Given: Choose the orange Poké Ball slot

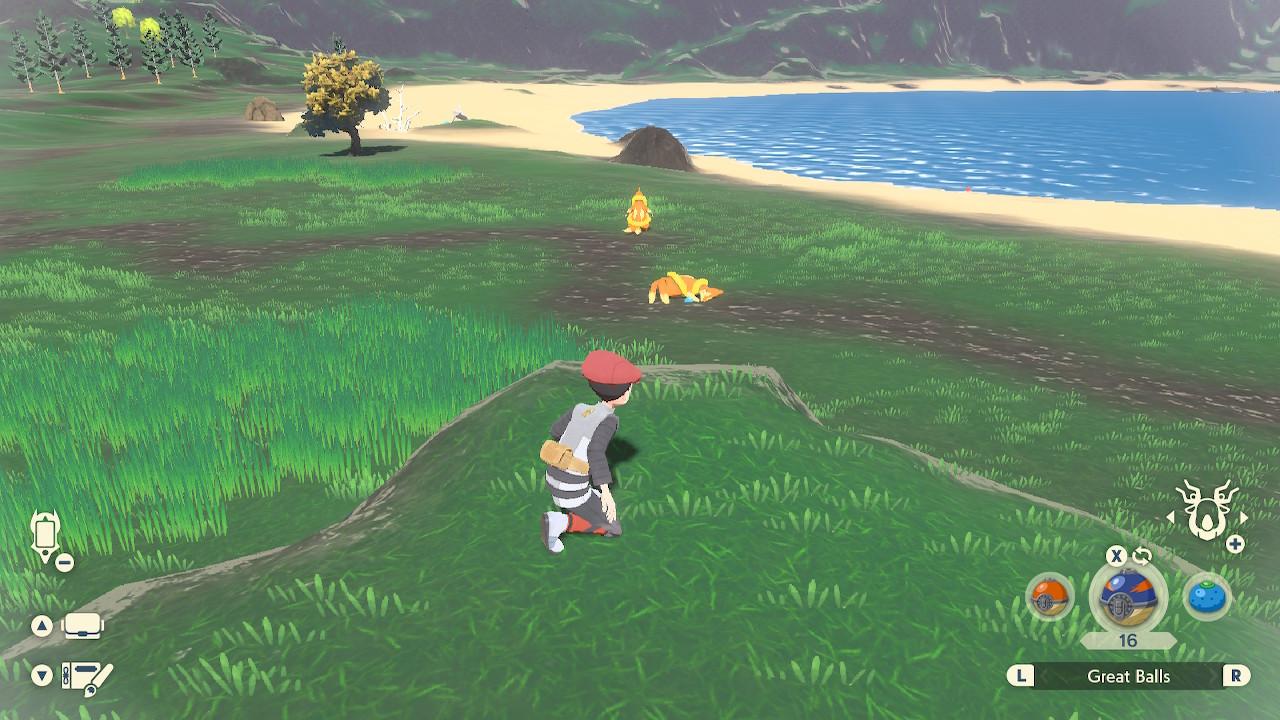Looking at the screenshot, I should click(1050, 598).
